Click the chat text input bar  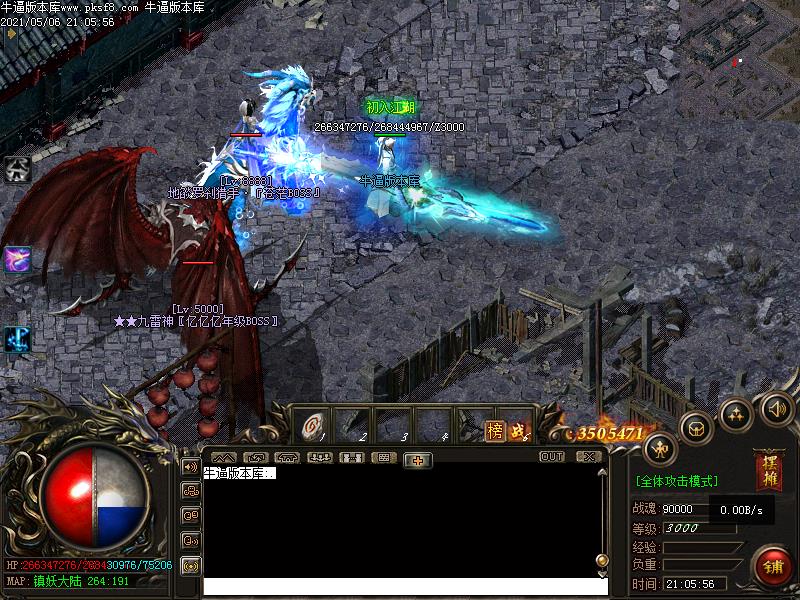point(400,587)
